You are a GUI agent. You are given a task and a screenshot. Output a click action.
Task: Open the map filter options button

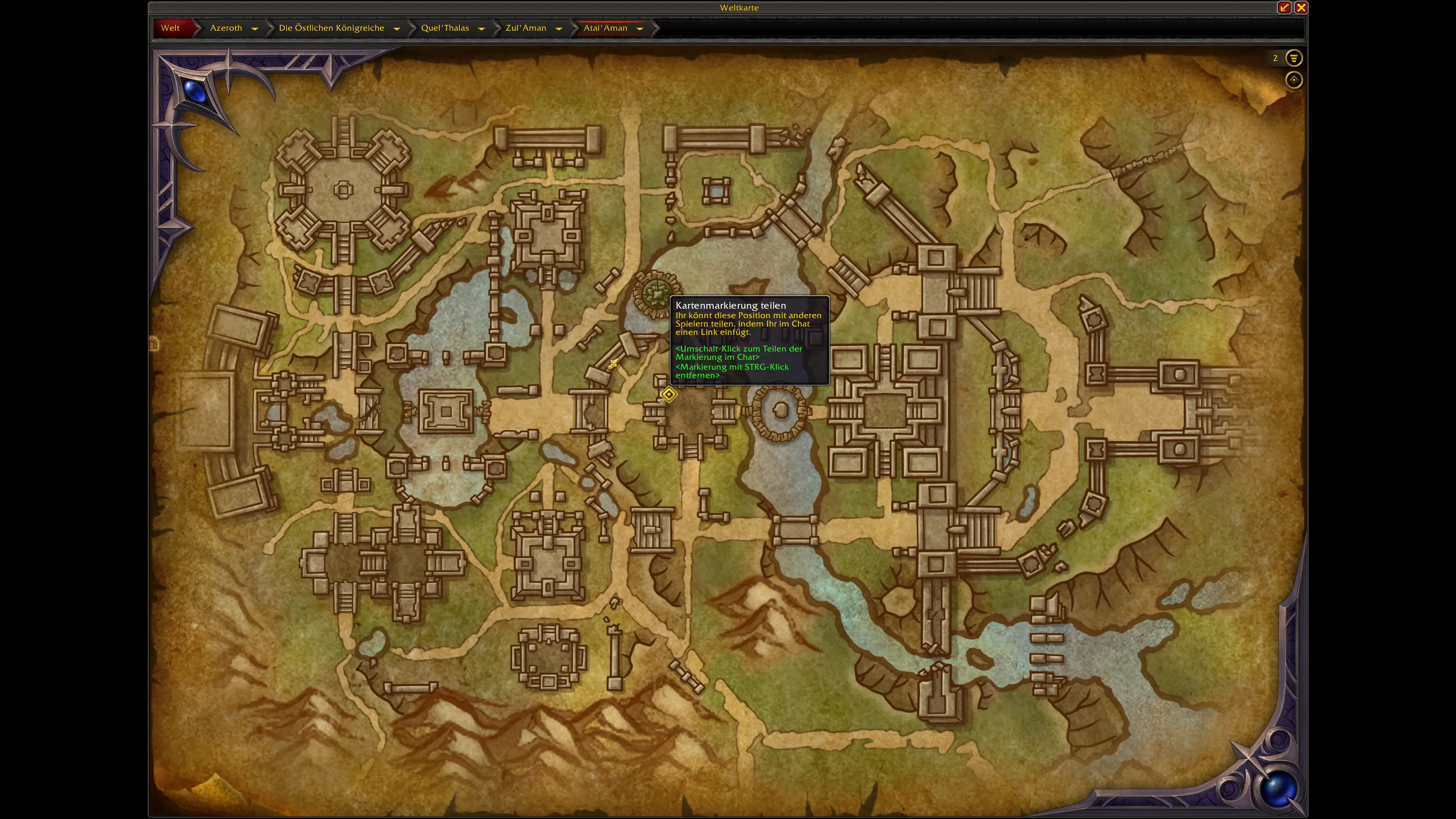click(x=1294, y=58)
